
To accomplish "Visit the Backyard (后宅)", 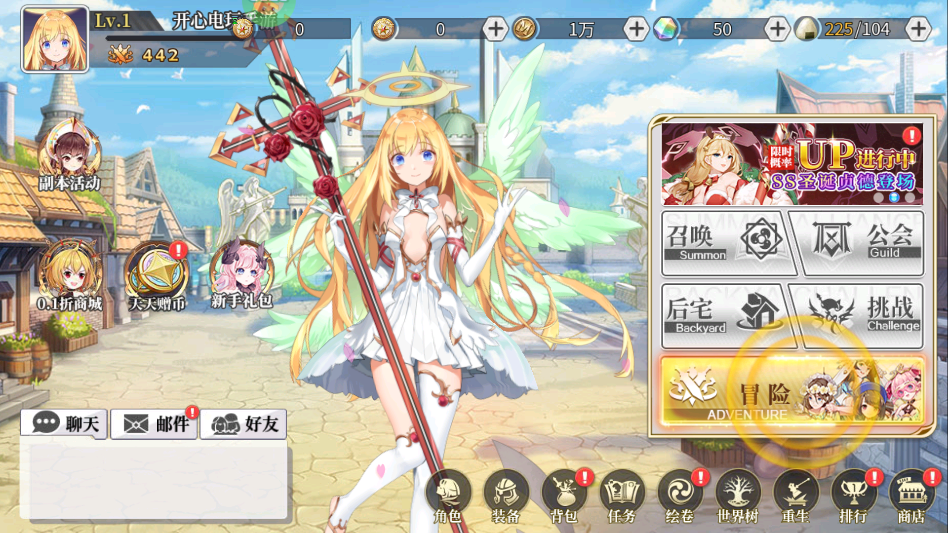I will (x=724, y=316).
